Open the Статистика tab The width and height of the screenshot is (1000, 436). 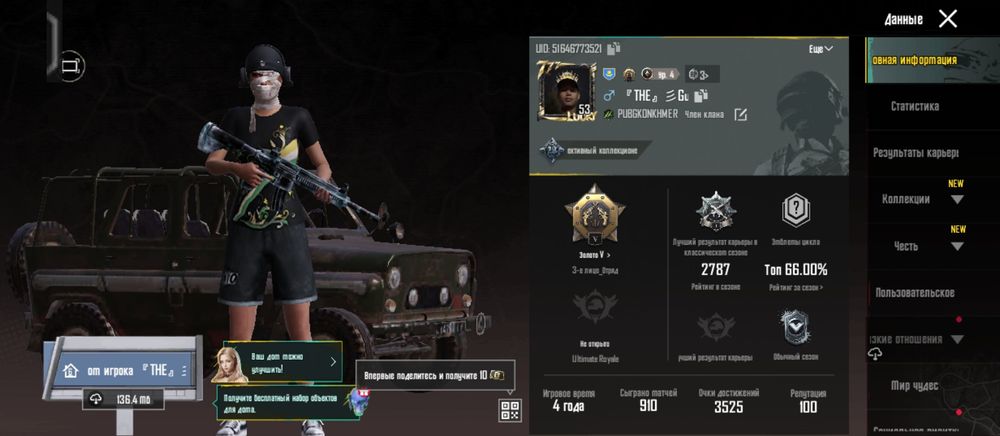914,106
